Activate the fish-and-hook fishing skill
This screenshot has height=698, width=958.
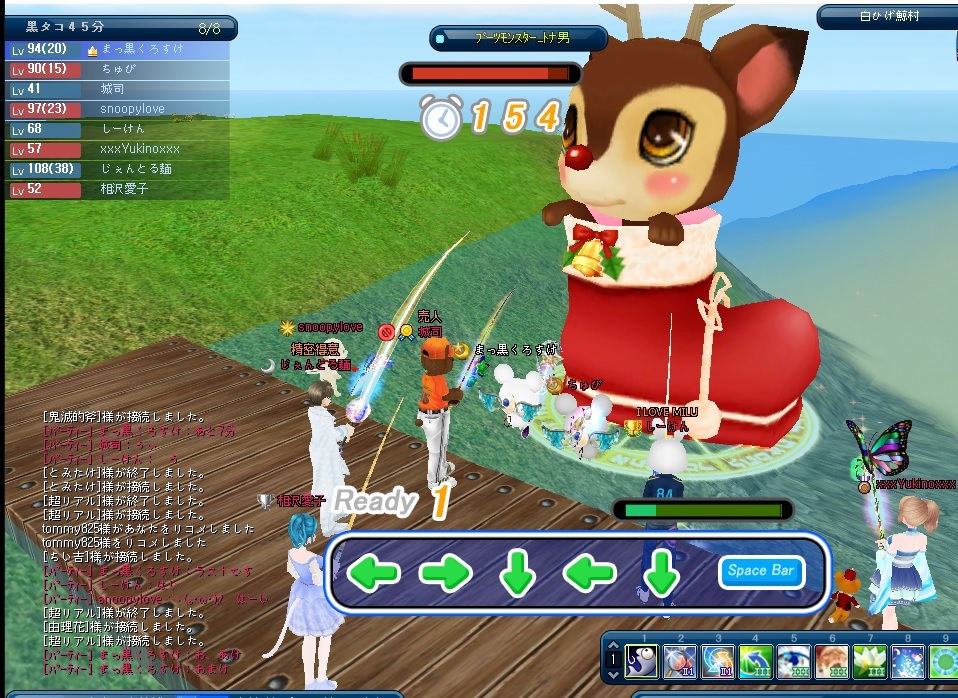point(641,661)
